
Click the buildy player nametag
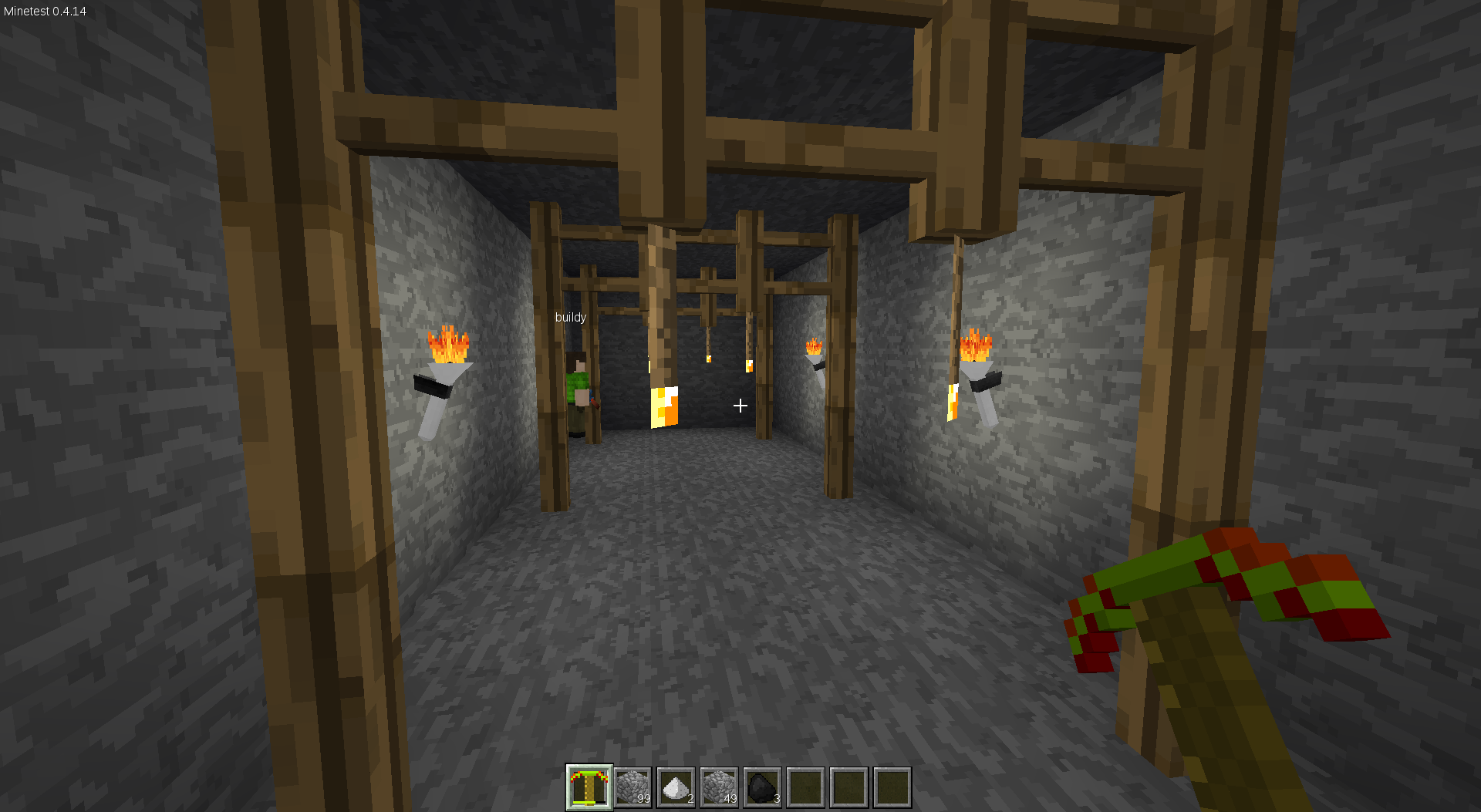[570, 317]
